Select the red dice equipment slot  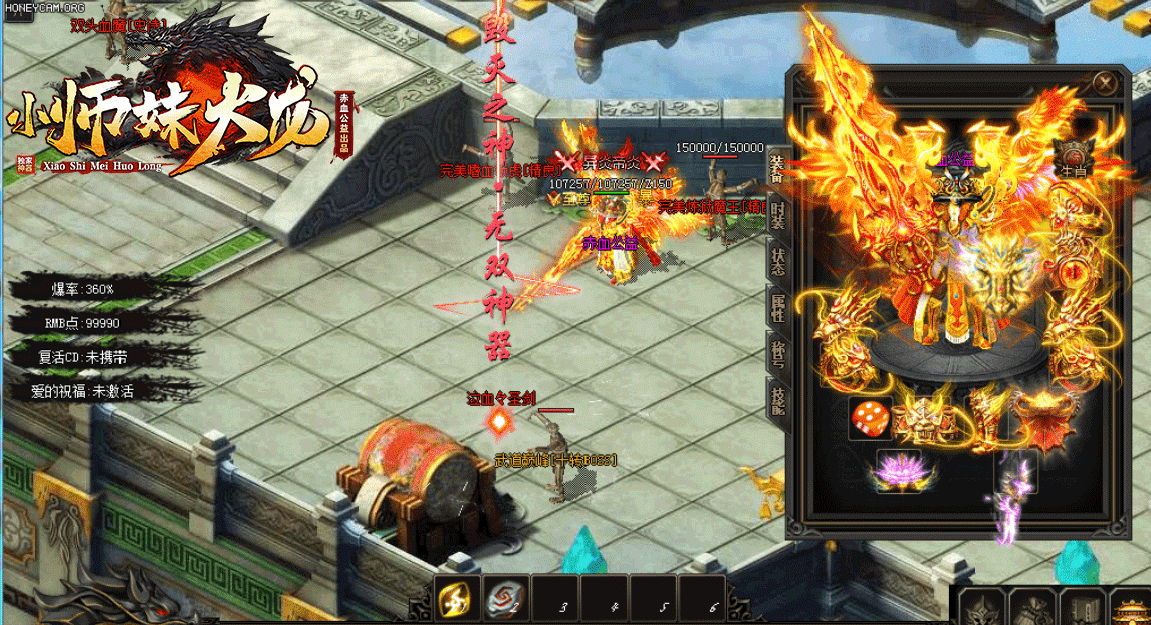point(870,418)
